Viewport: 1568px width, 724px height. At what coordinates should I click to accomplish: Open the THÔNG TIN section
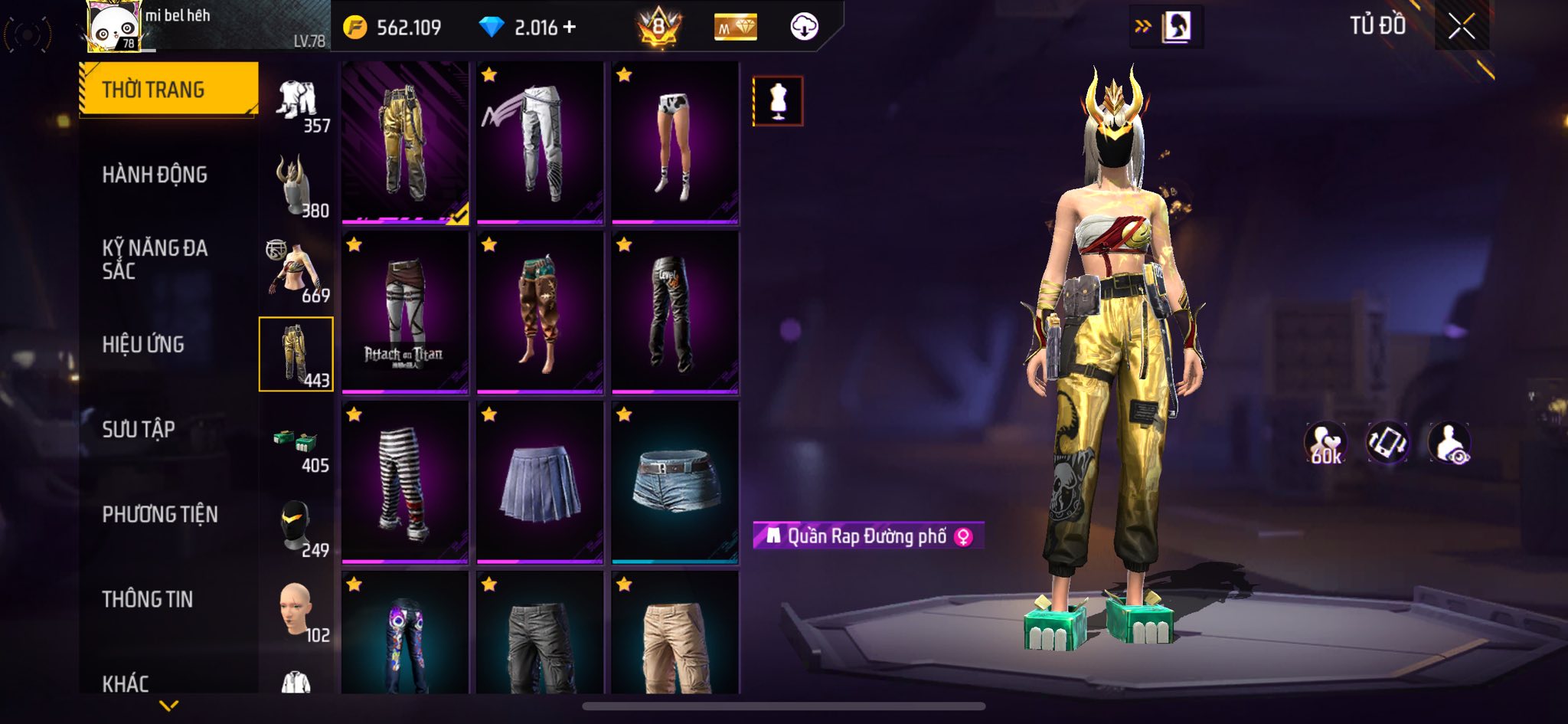(148, 599)
